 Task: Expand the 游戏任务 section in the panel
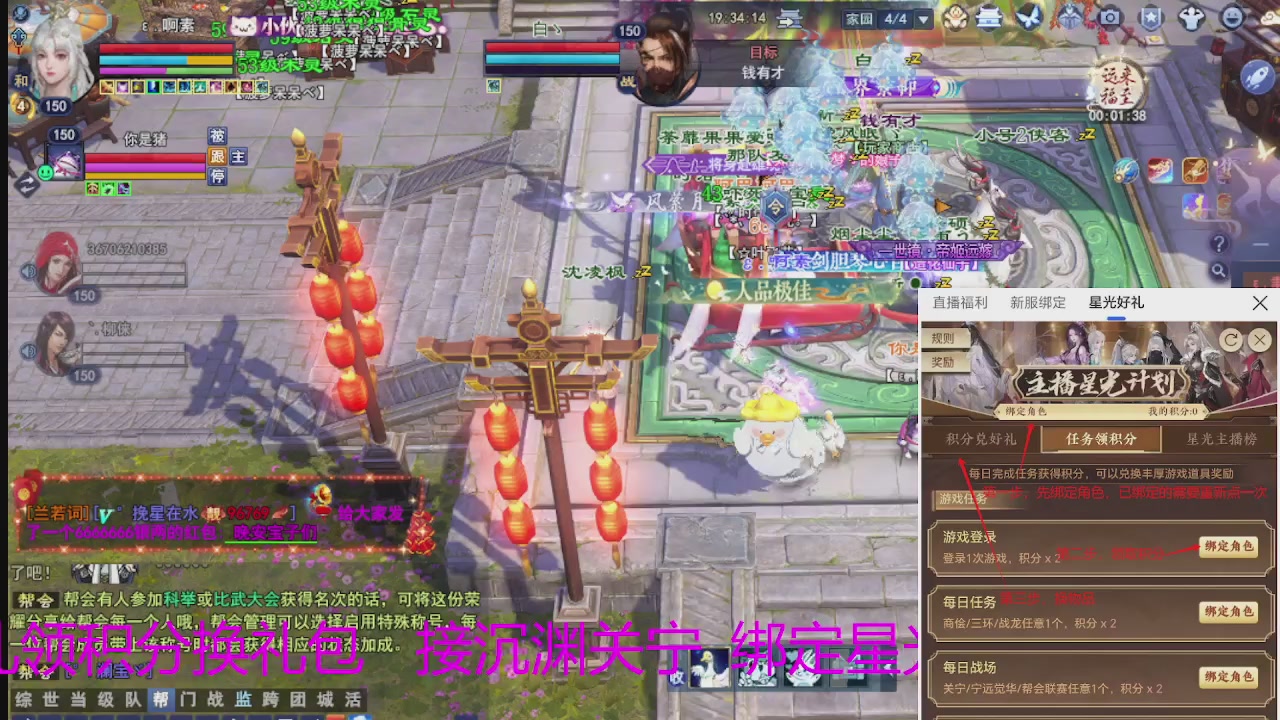coord(962,499)
